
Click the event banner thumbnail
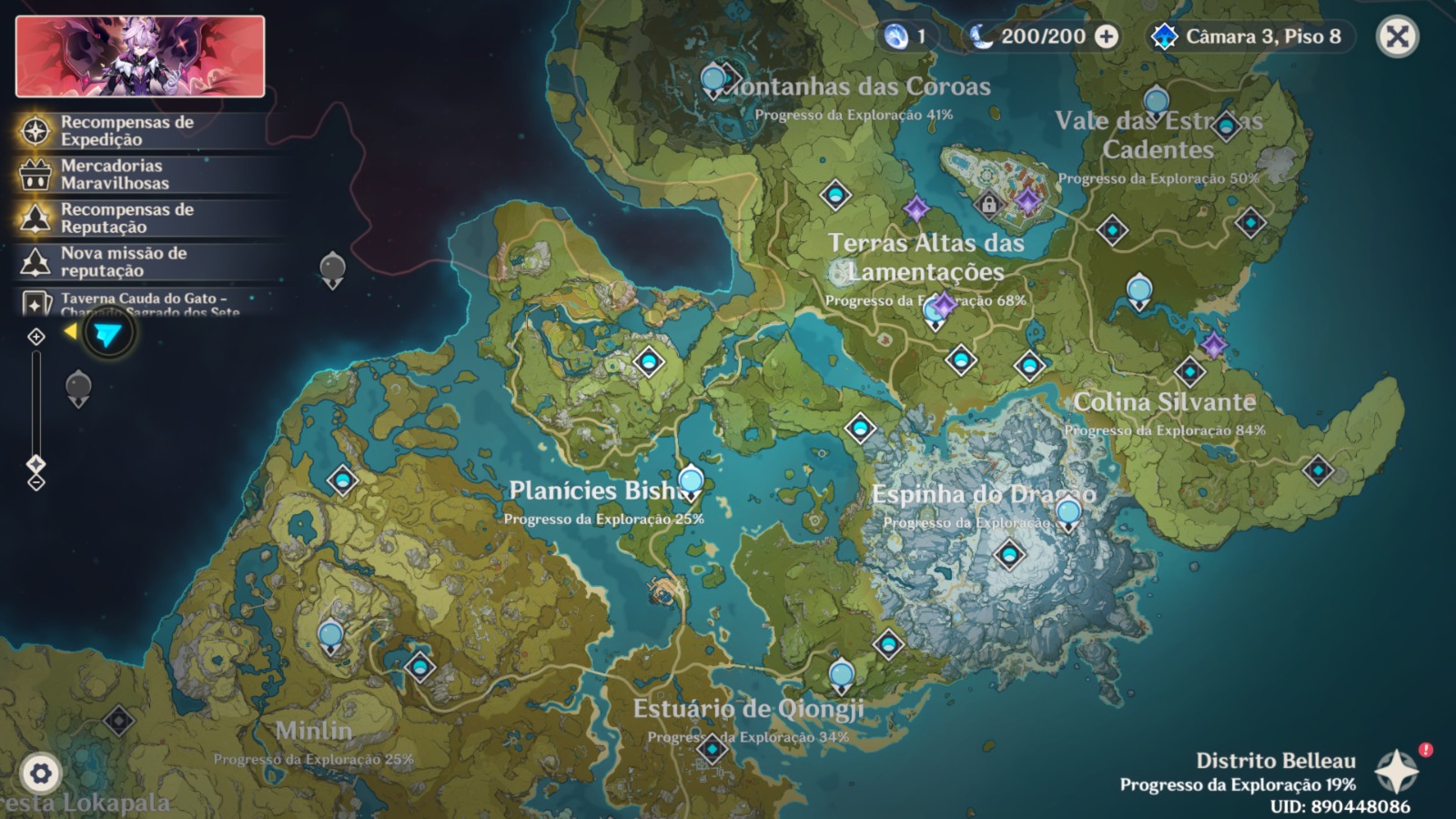(x=140, y=56)
